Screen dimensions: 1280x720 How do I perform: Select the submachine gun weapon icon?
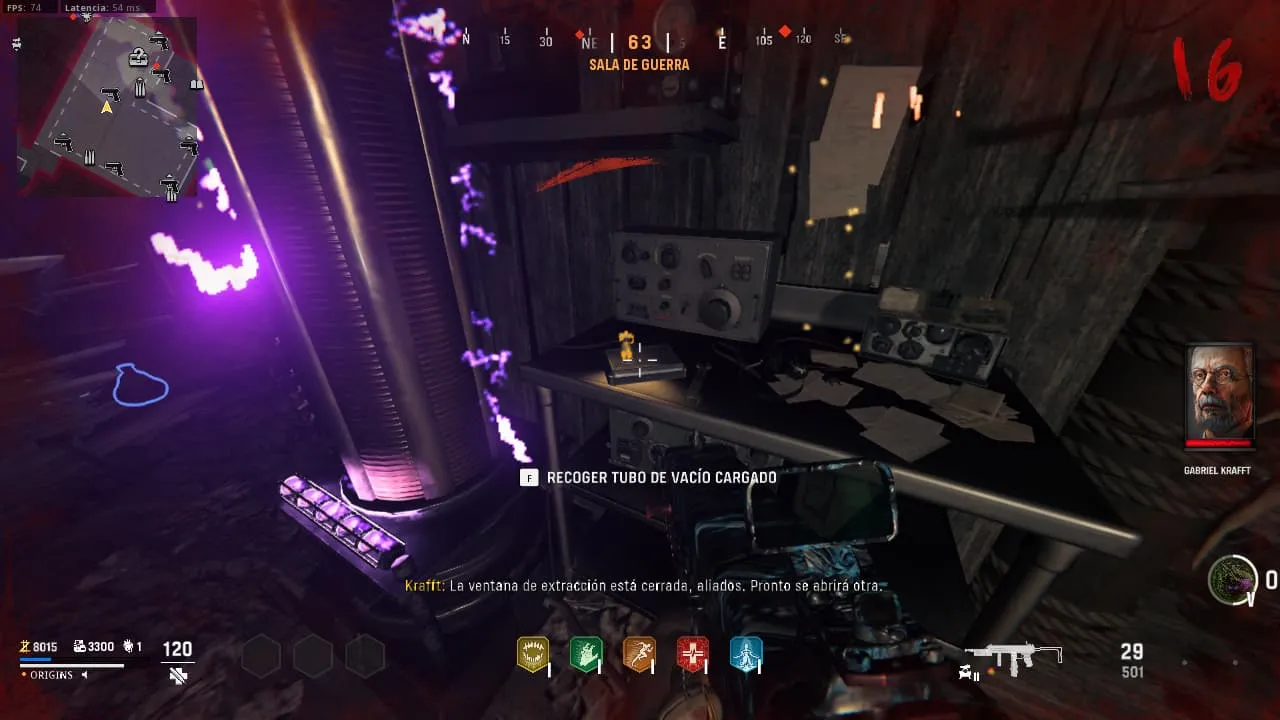(1015, 656)
